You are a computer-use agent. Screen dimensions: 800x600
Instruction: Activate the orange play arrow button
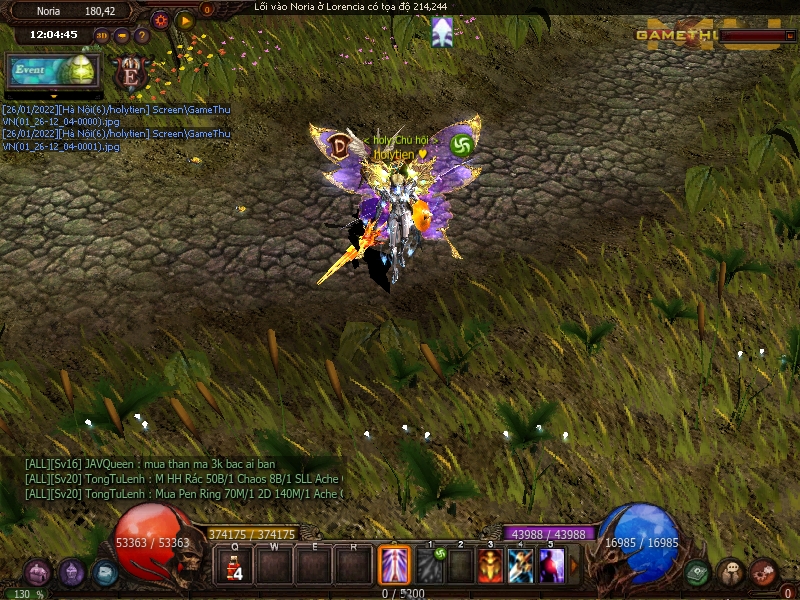185,19
